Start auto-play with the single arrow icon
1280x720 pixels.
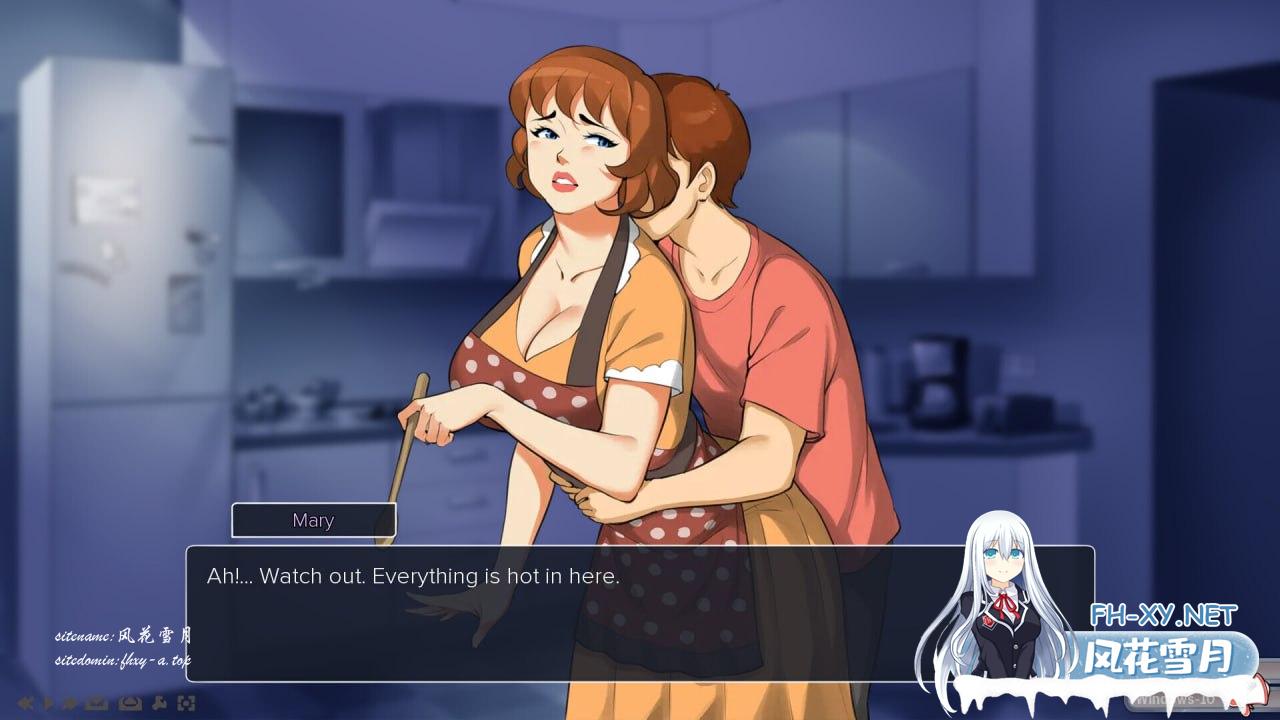pyautogui.click(x=49, y=703)
